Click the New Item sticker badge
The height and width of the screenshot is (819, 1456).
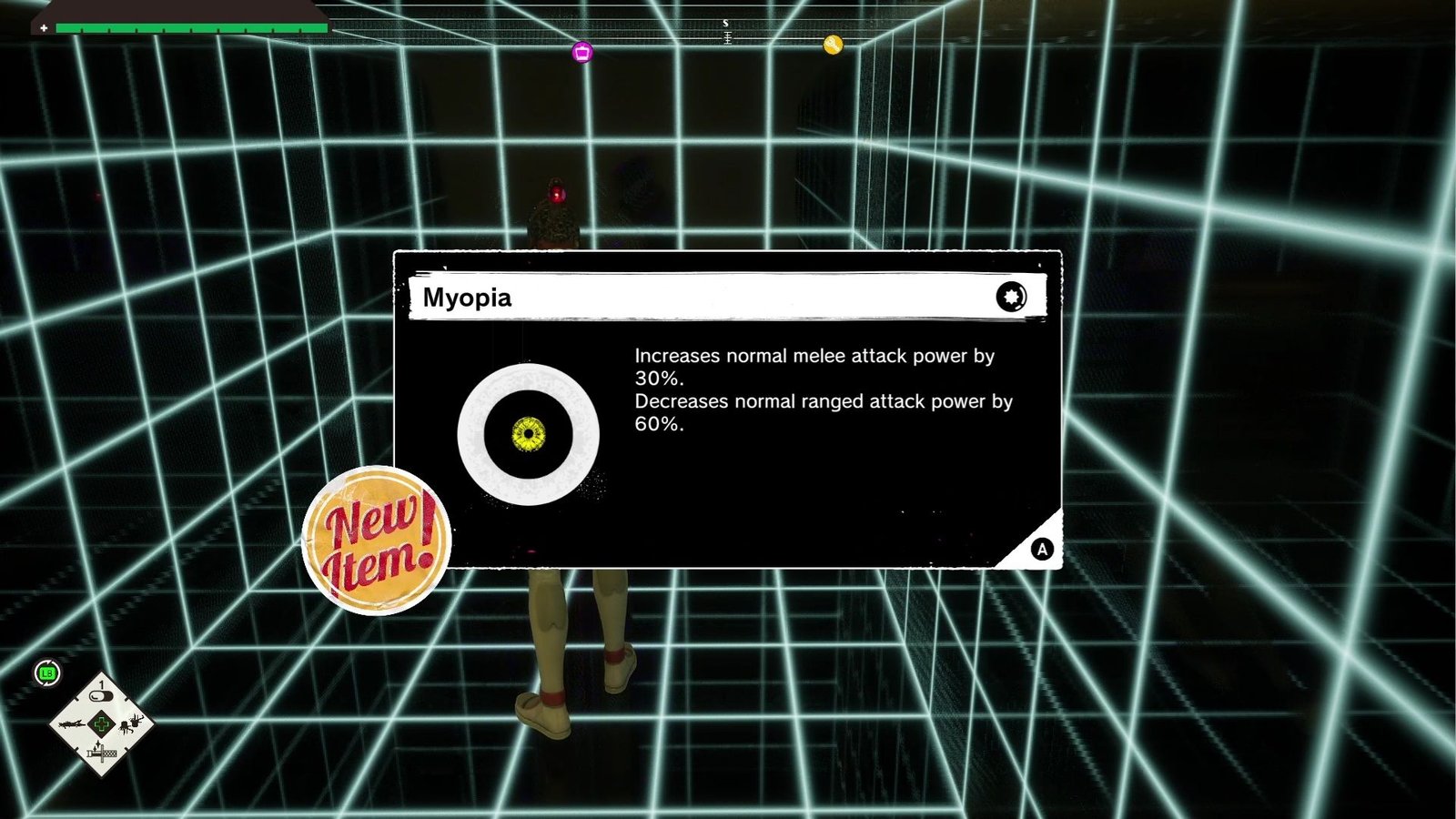(376, 541)
